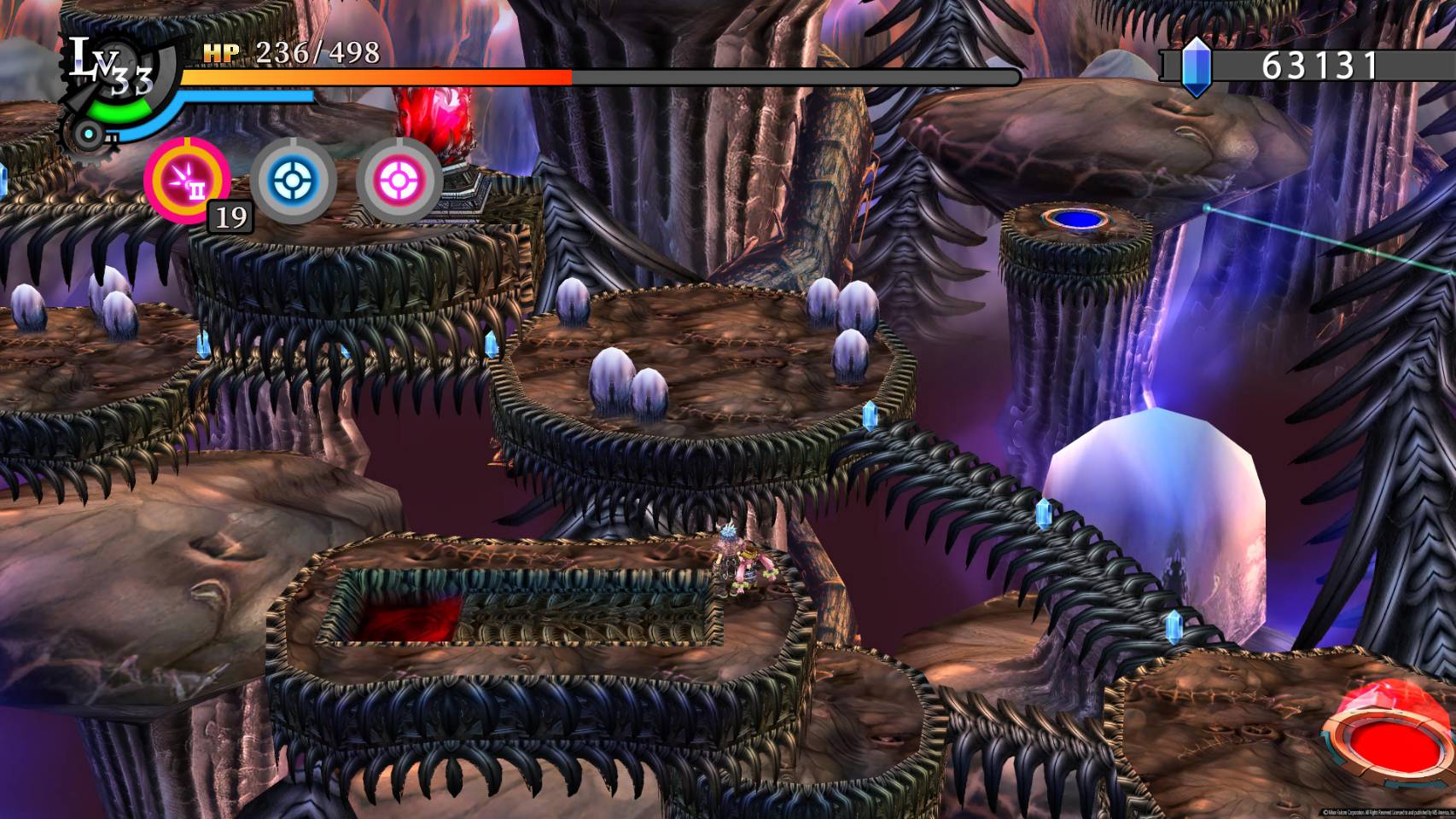Select the blue target skill icon
Viewport: 1456px width, 819px height.
(x=293, y=180)
